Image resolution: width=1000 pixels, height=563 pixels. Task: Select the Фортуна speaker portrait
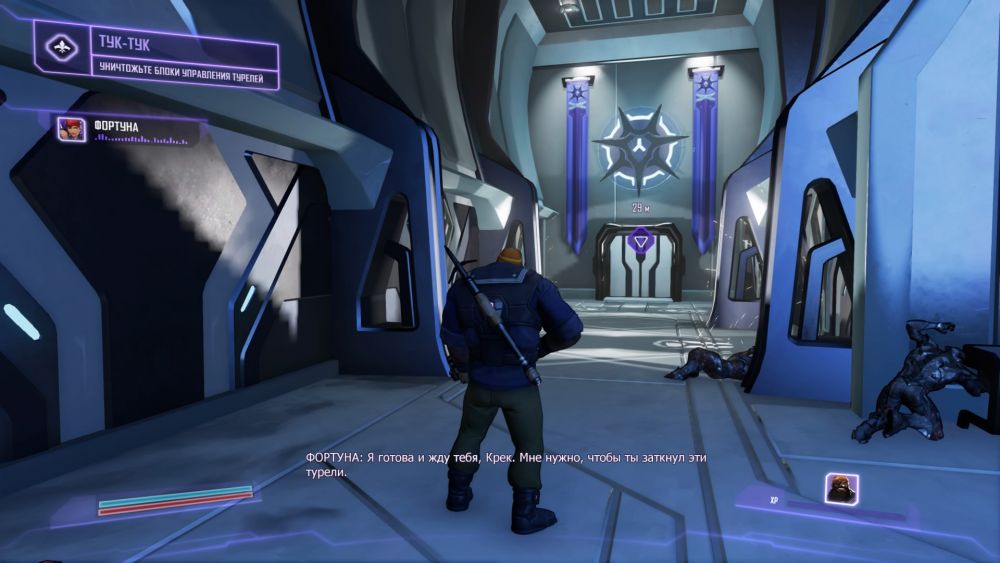point(72,129)
